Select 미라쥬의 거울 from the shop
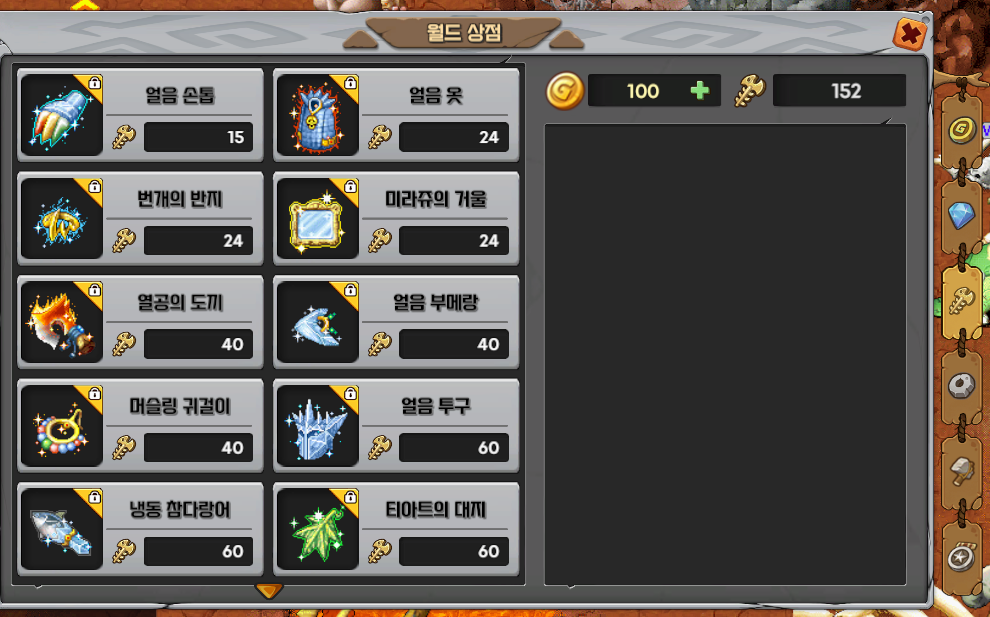 (x=396, y=218)
